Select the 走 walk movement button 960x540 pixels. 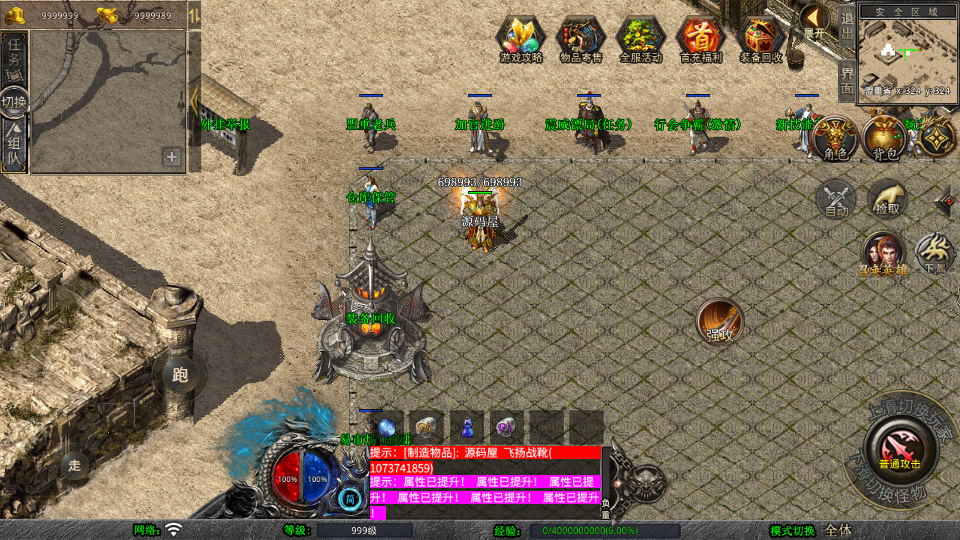[x=75, y=465]
